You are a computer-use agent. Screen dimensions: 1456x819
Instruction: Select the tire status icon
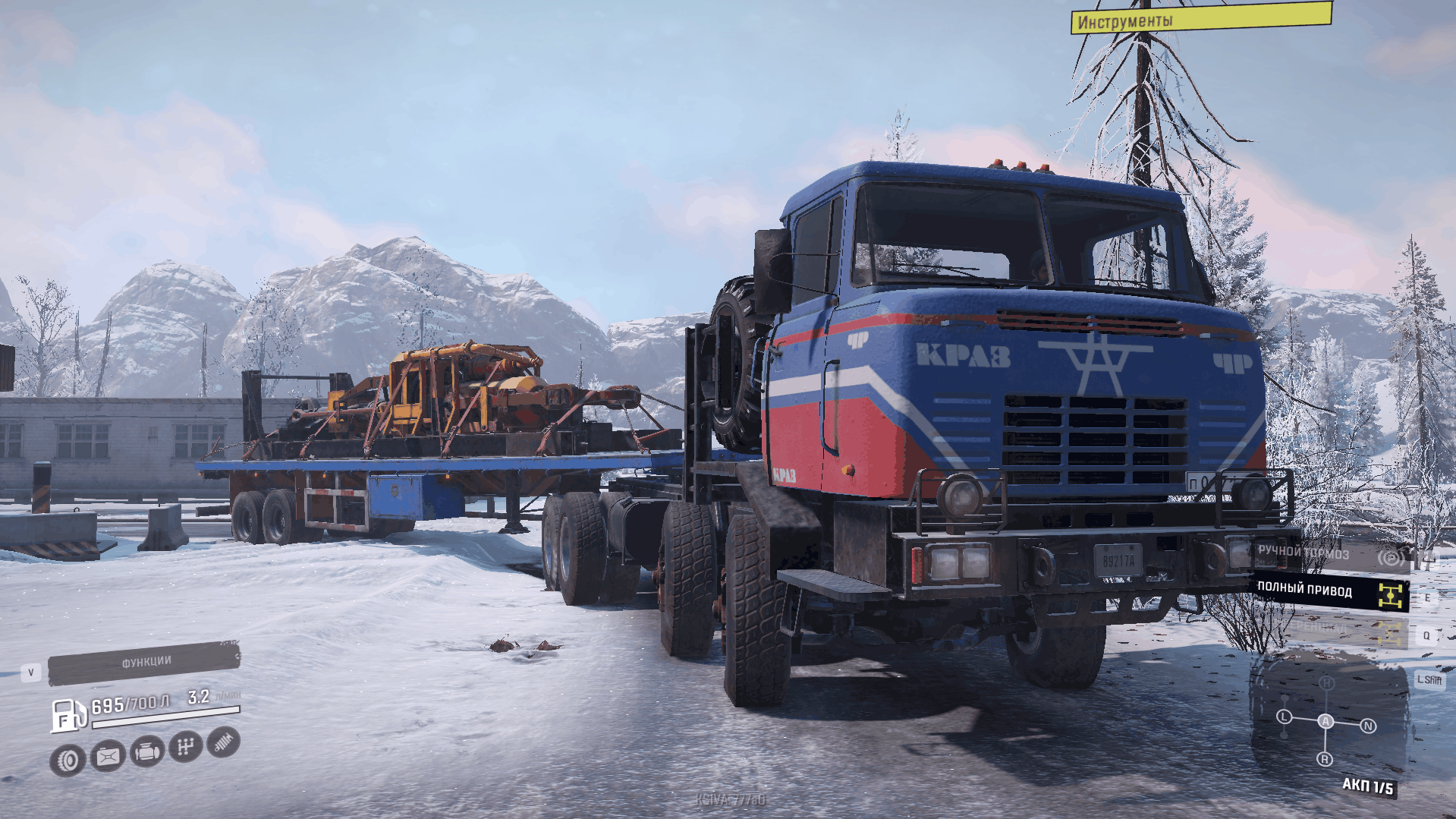coord(68,760)
